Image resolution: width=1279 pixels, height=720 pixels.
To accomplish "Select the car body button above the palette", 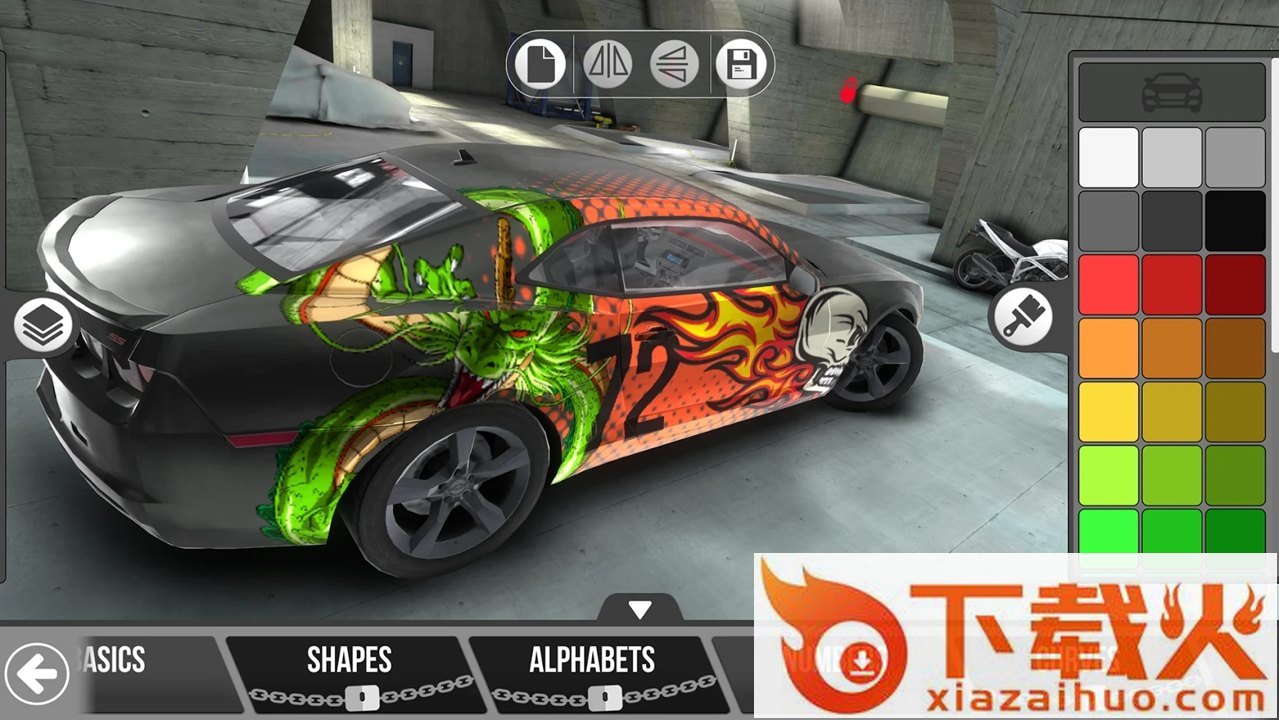I will pos(1171,92).
